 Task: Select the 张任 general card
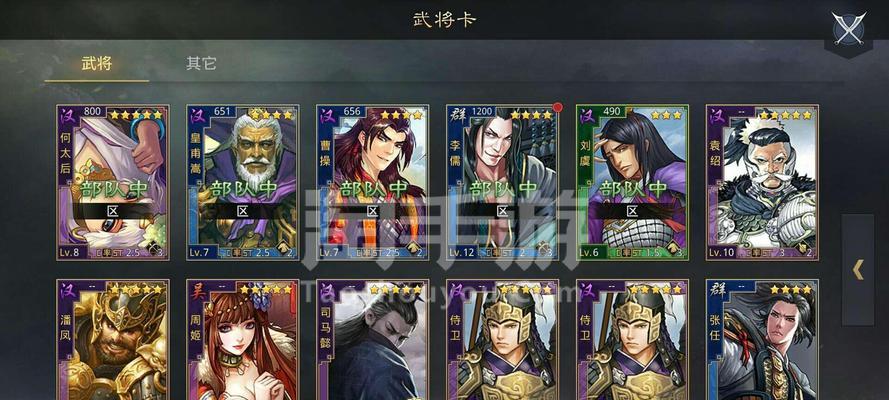click(762, 340)
